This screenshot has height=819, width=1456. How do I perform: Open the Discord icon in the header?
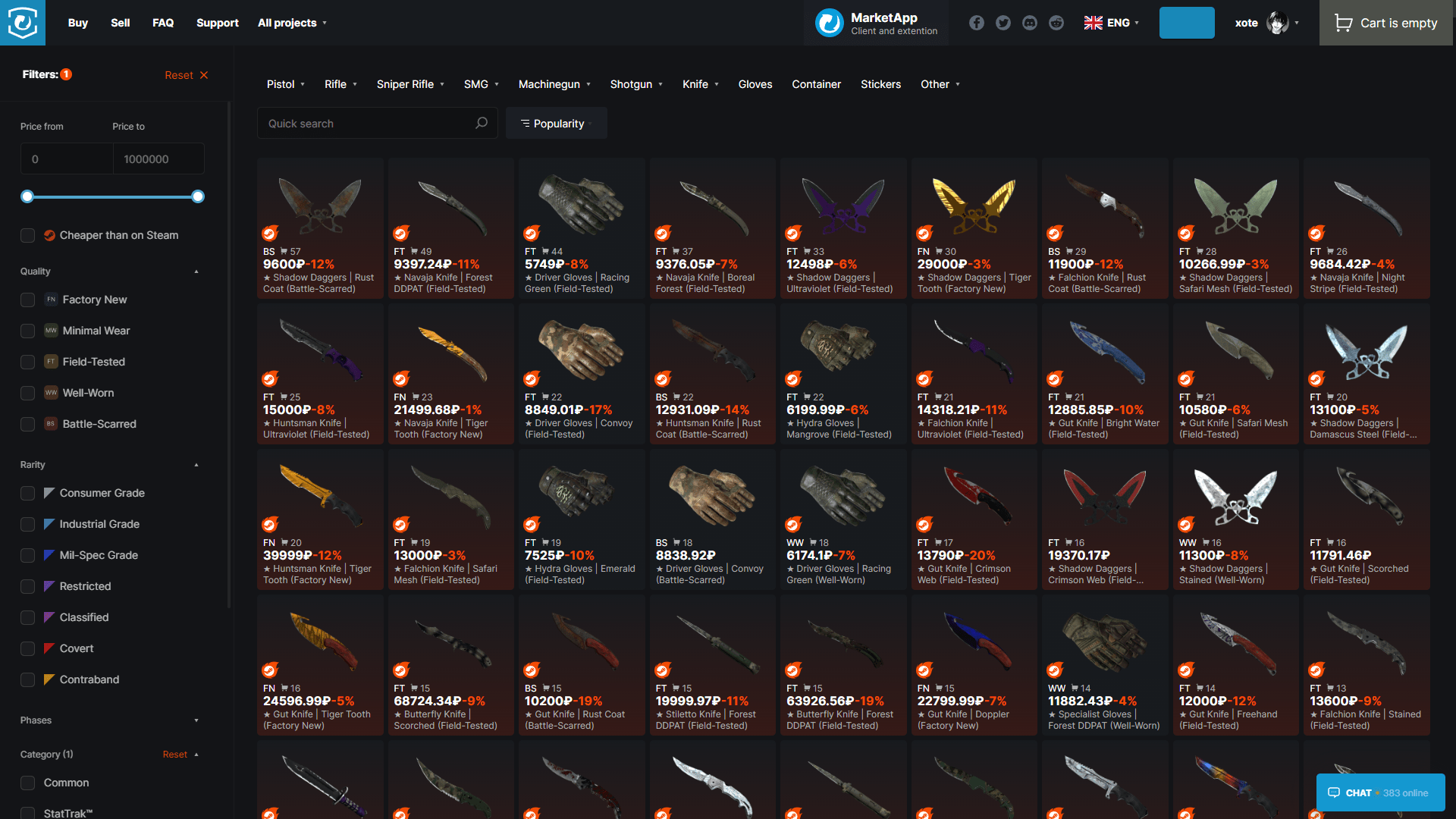point(1030,23)
